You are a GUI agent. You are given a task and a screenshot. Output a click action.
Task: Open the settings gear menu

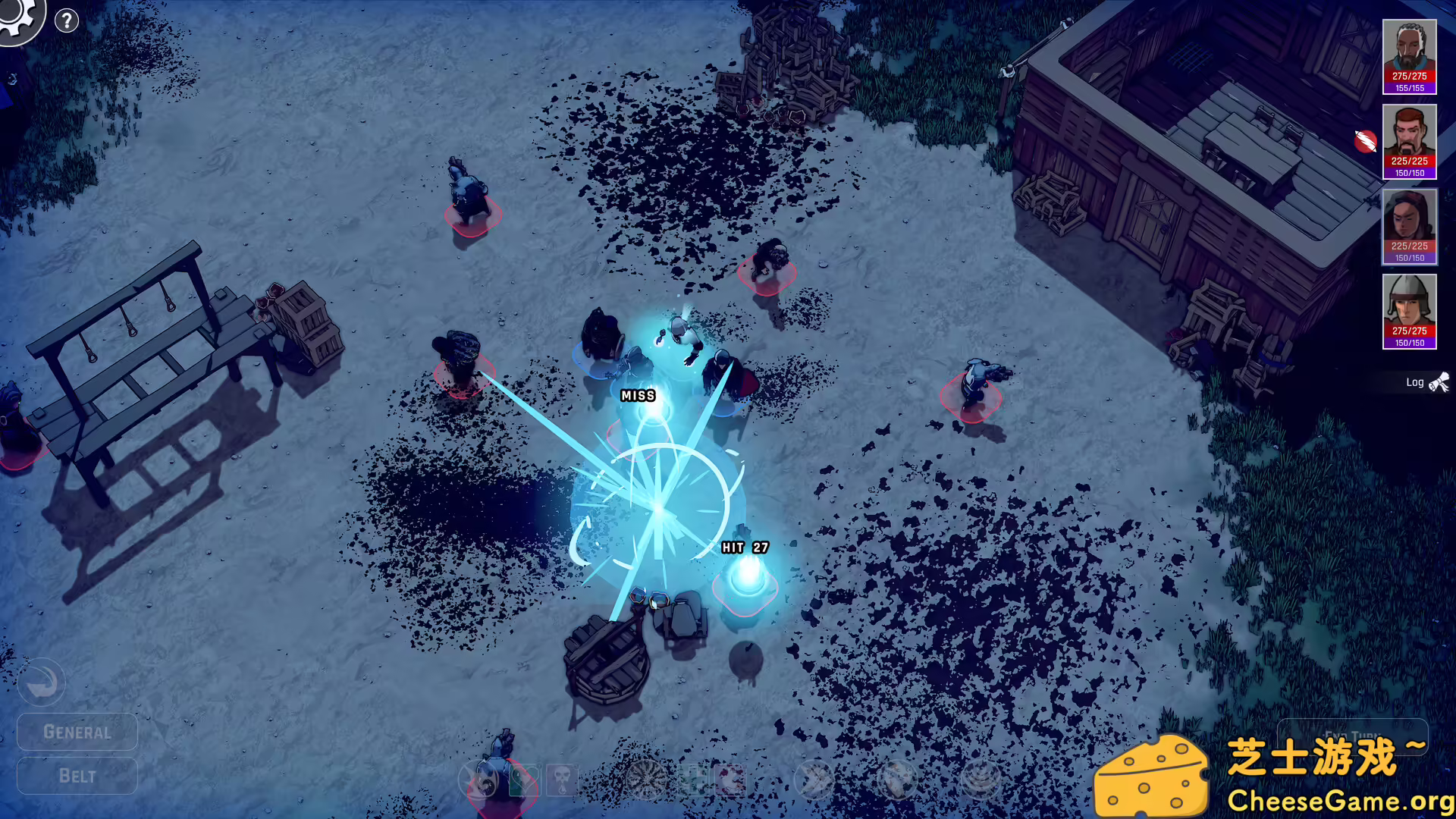click(x=21, y=20)
